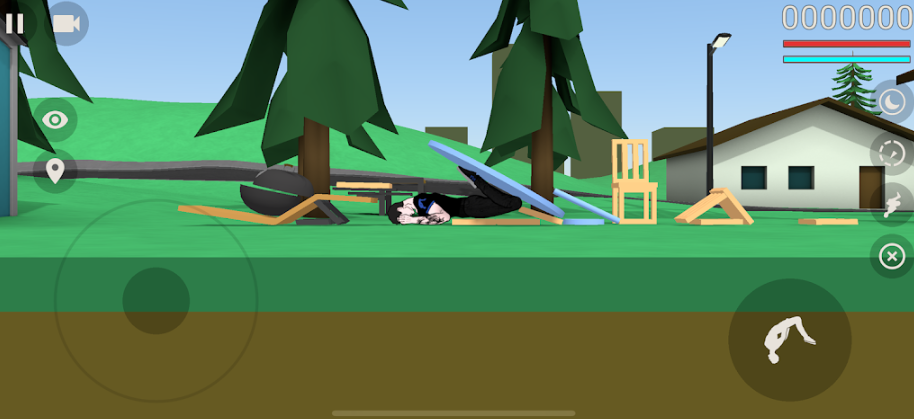Tap the video camera icon
The height and width of the screenshot is (419, 914).
67,23
